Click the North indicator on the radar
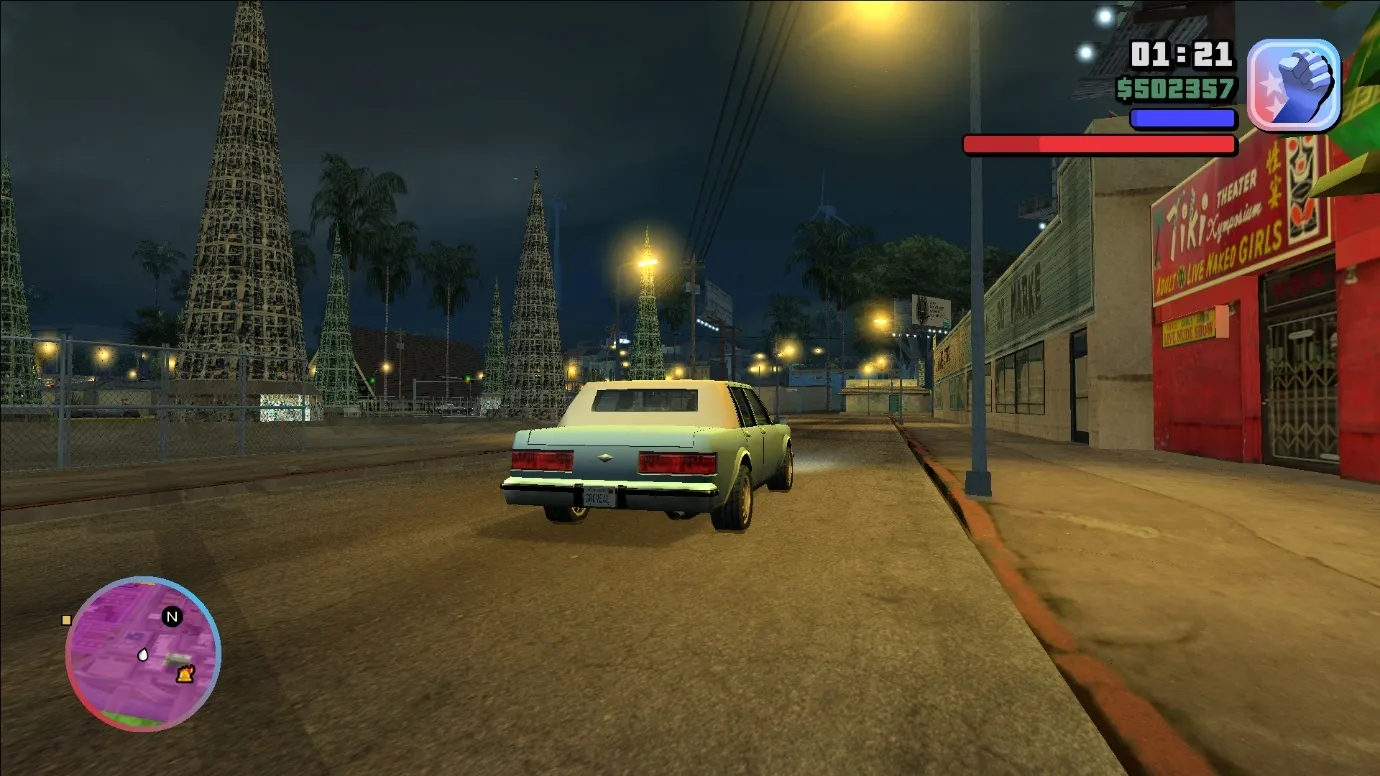The height and width of the screenshot is (776, 1380). coord(170,617)
